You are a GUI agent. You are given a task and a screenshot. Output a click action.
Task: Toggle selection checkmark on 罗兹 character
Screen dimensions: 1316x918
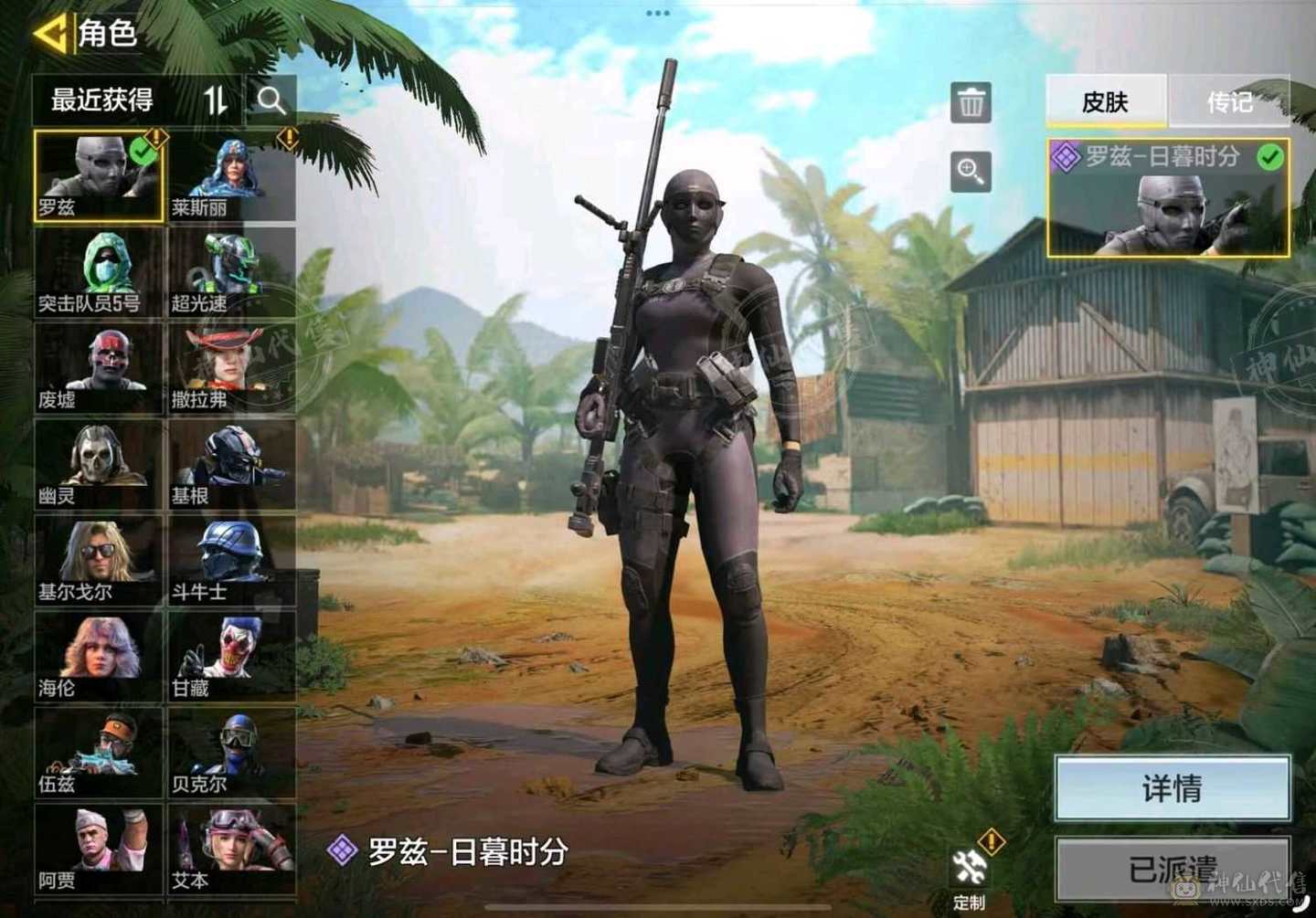click(x=142, y=153)
